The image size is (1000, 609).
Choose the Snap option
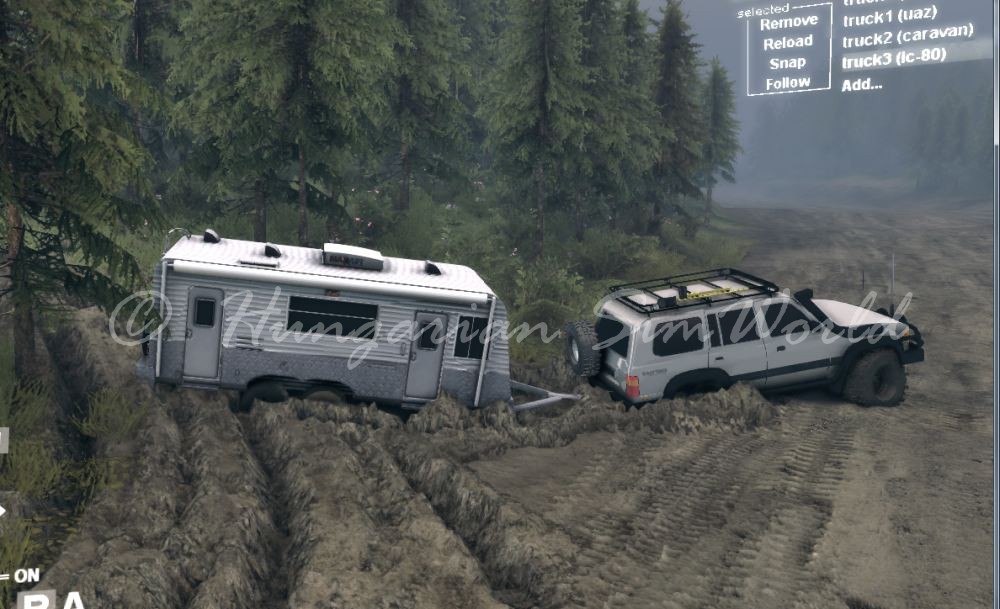click(x=788, y=63)
